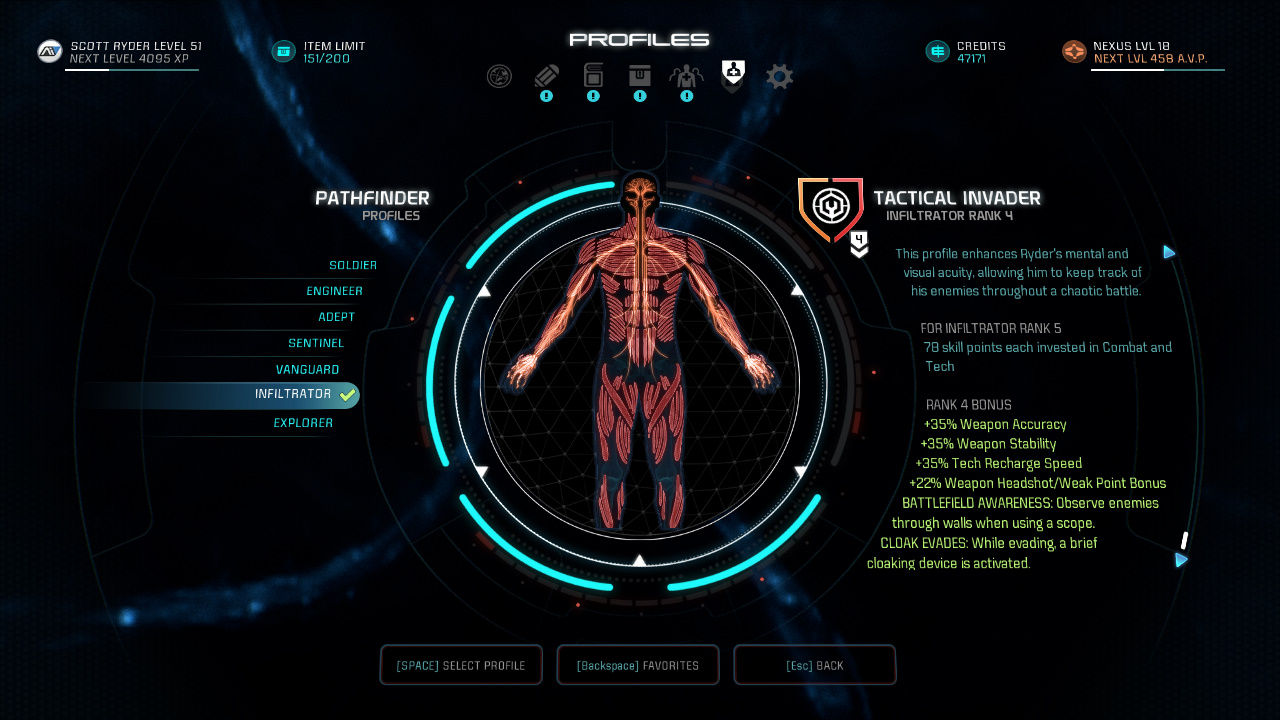Click the downward scroll arrow for bonus list
This screenshot has width=1280, height=720.
point(1180,561)
